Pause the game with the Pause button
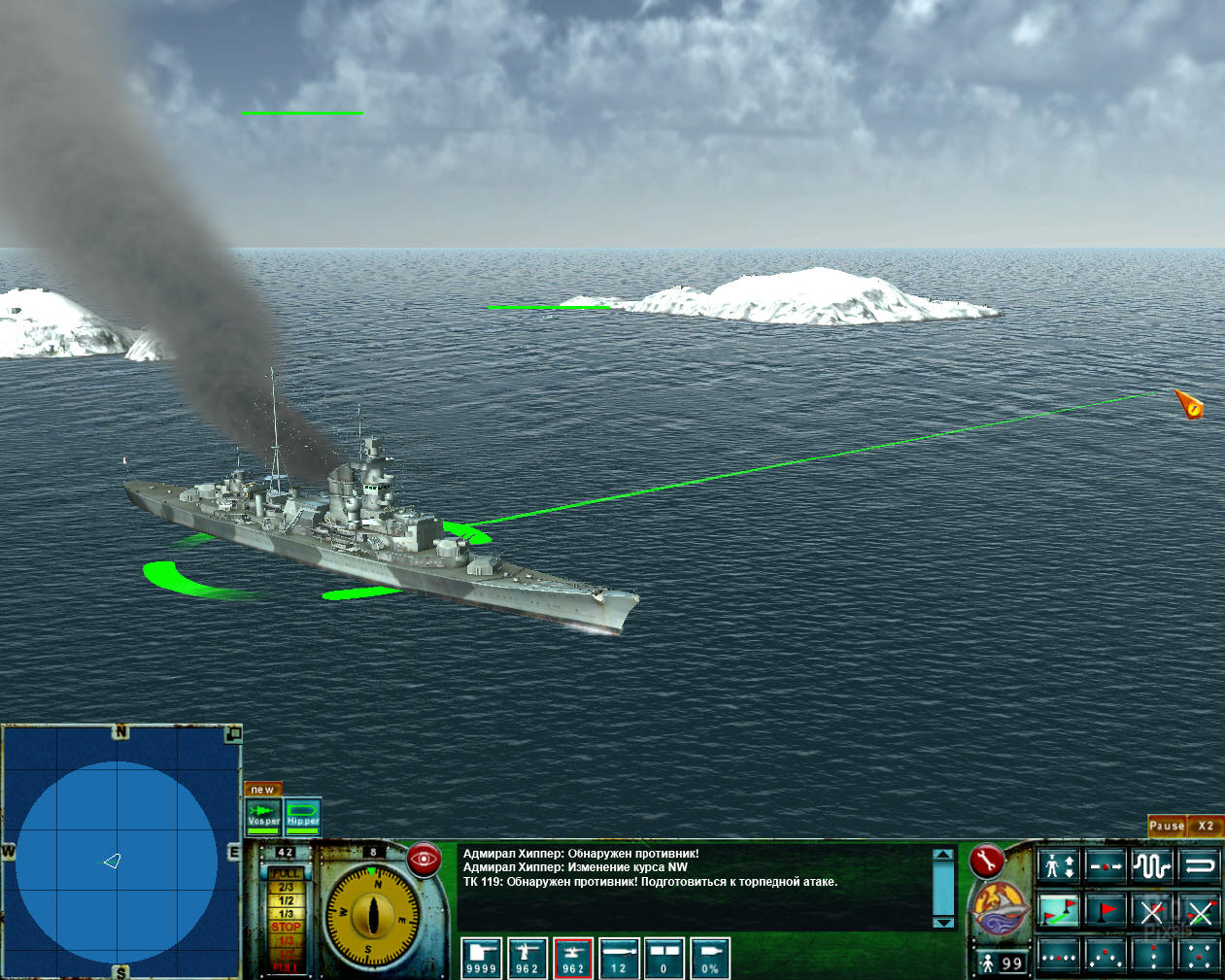This screenshot has height=980, width=1225. coord(1166,826)
